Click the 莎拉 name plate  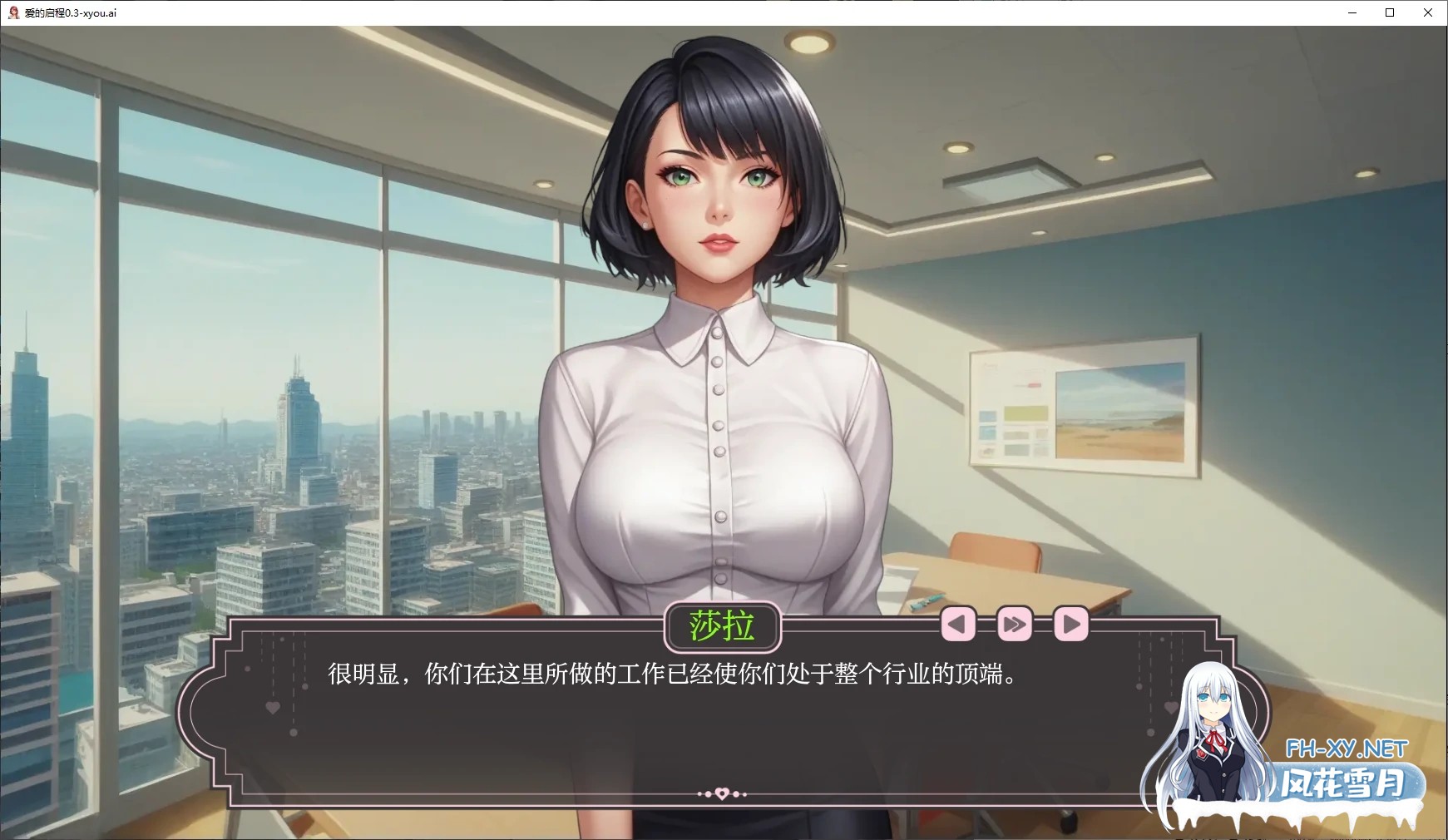point(723,625)
